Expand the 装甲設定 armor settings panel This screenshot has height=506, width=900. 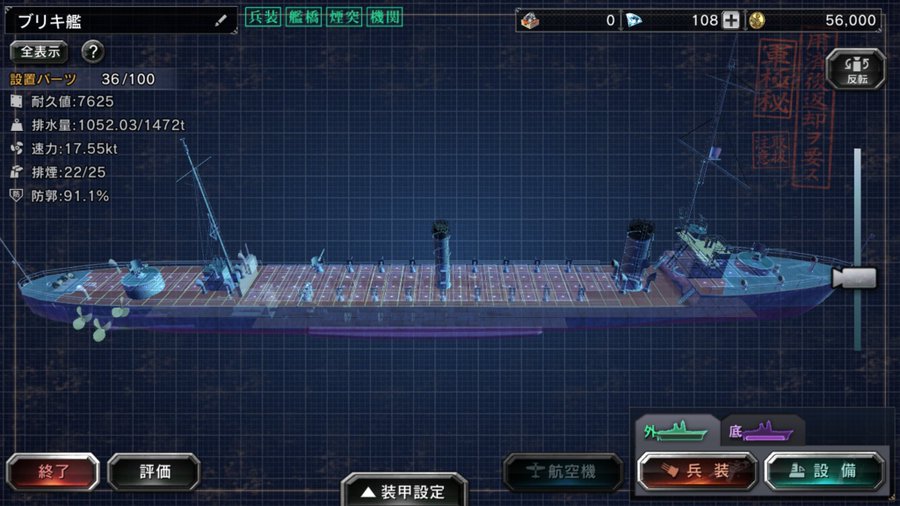(x=404, y=490)
